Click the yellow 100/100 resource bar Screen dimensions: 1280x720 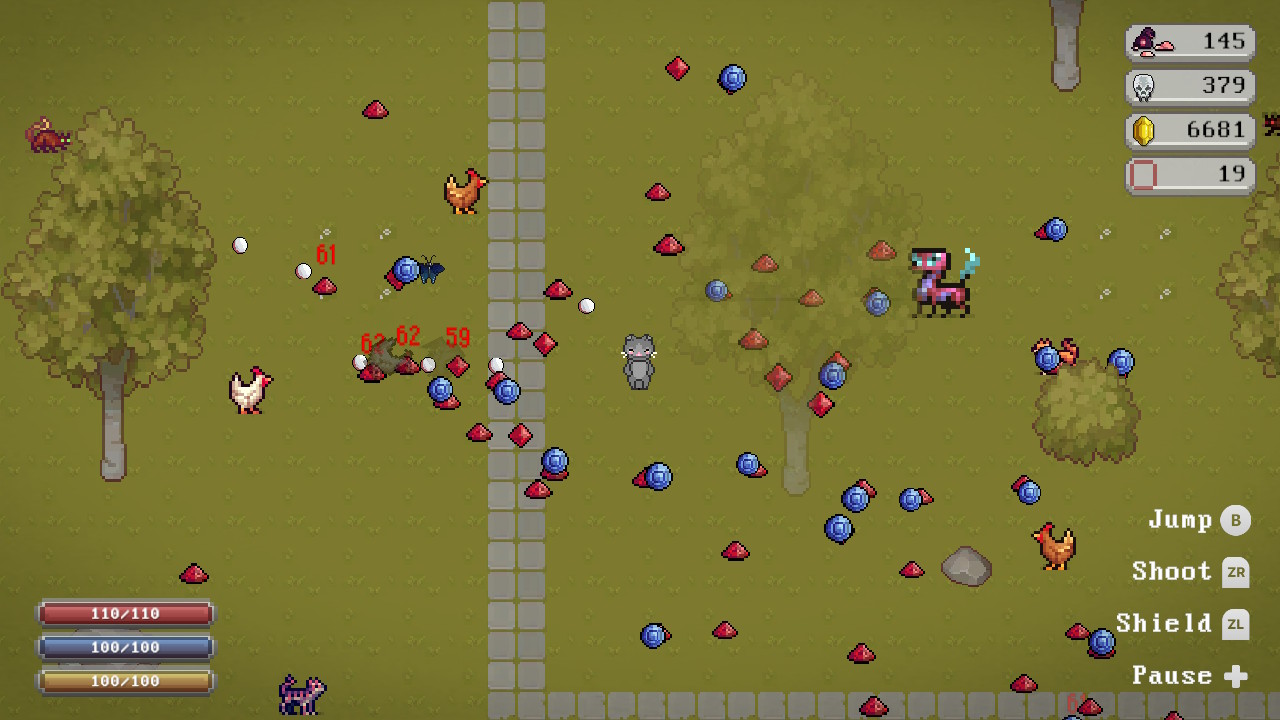(125, 681)
